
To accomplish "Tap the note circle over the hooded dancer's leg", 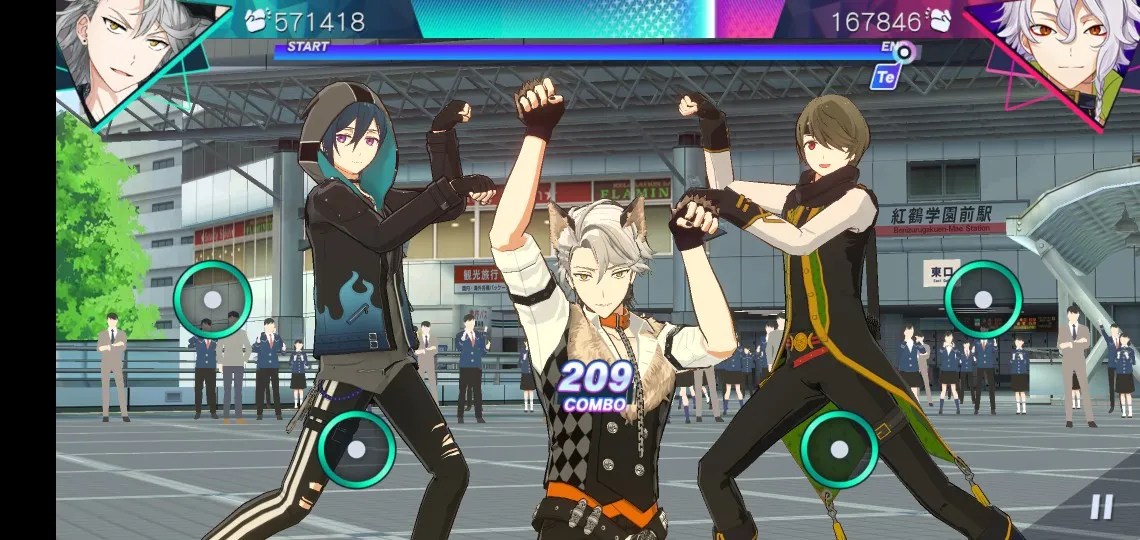I will pos(356,449).
